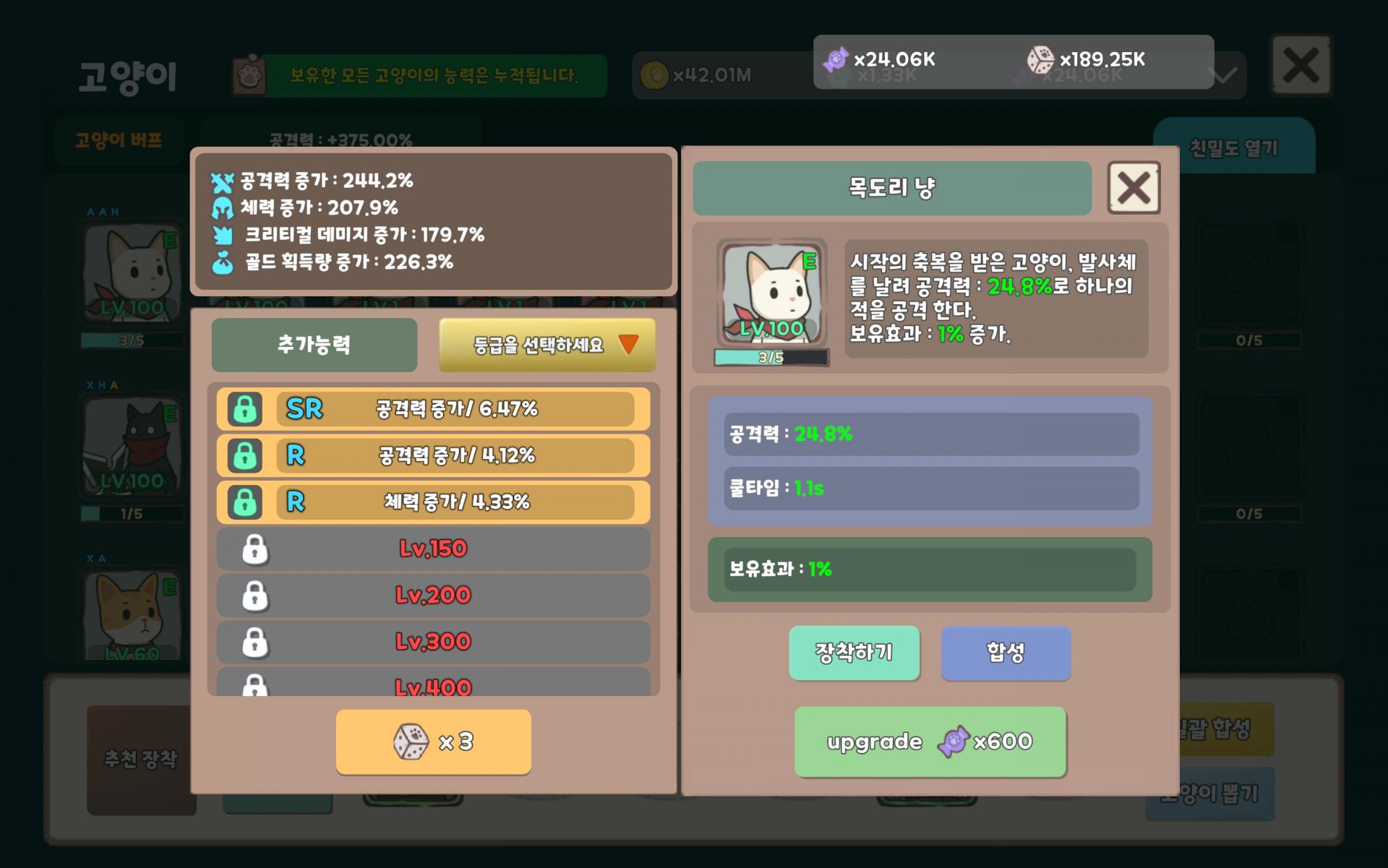The width and height of the screenshot is (1388, 868).
Task: Toggle lock on SR 공격력 증가 6.47% row
Action: point(245,409)
